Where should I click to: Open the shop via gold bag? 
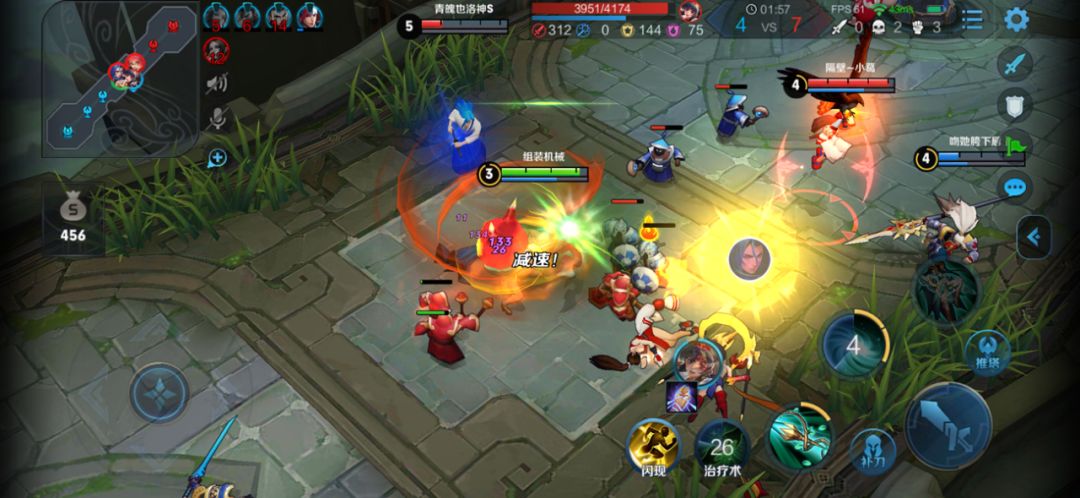(x=72, y=219)
